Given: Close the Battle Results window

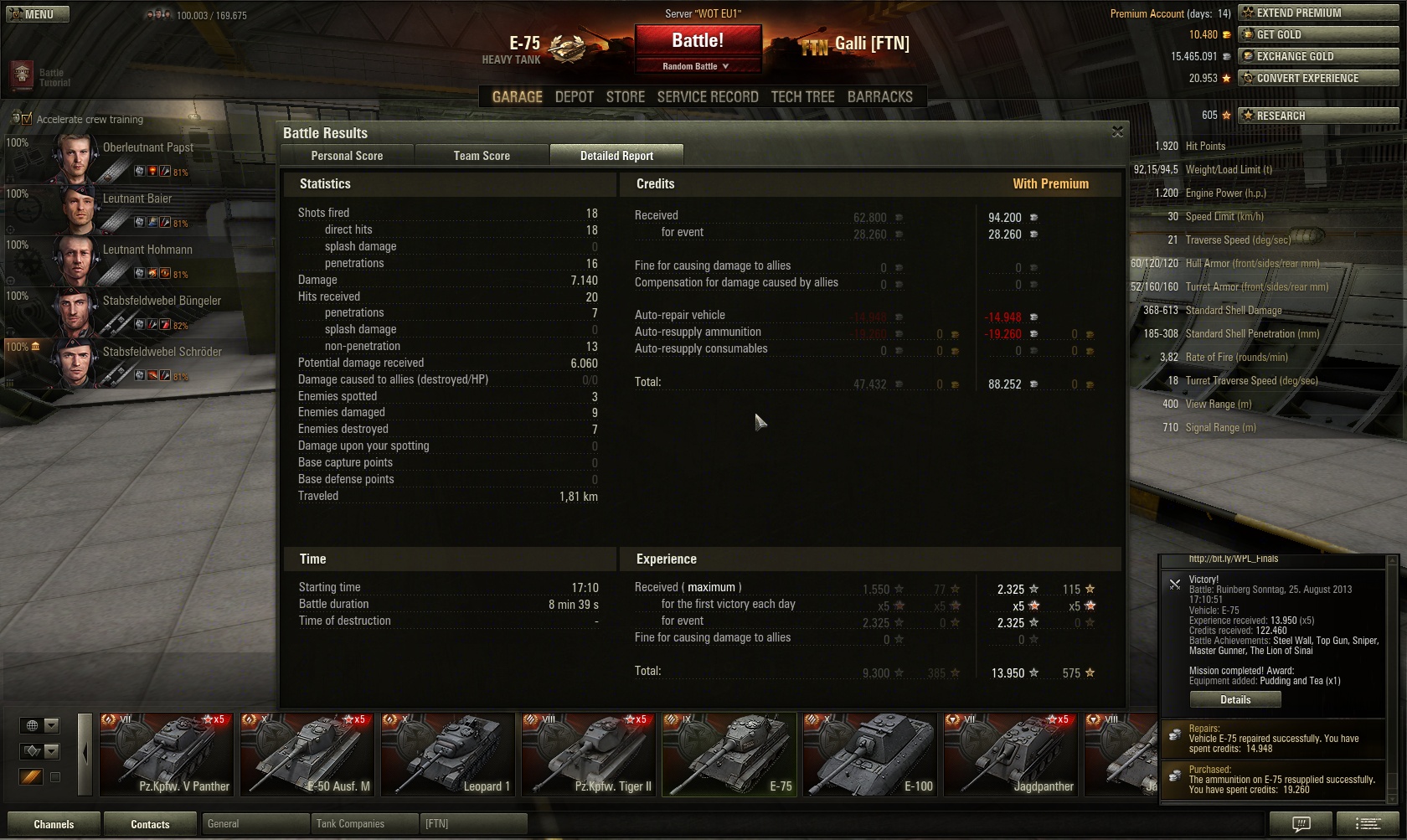Looking at the screenshot, I should [1117, 132].
